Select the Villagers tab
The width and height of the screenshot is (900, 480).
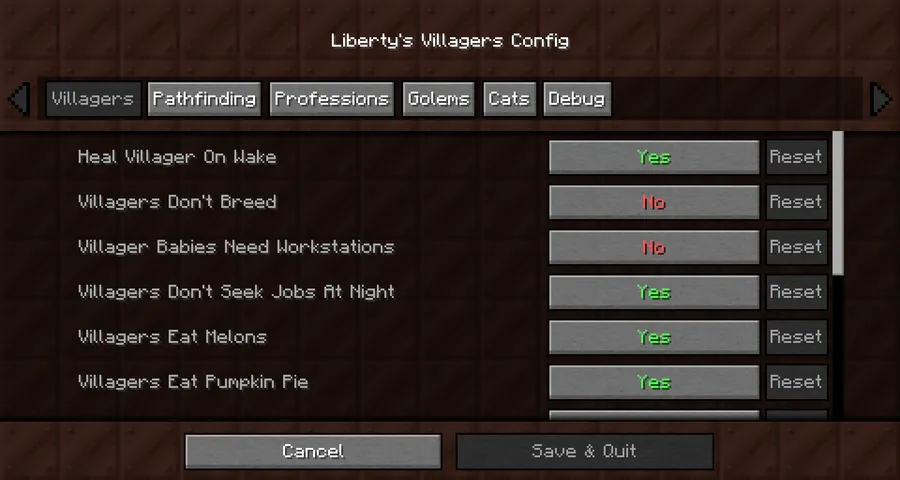point(92,99)
